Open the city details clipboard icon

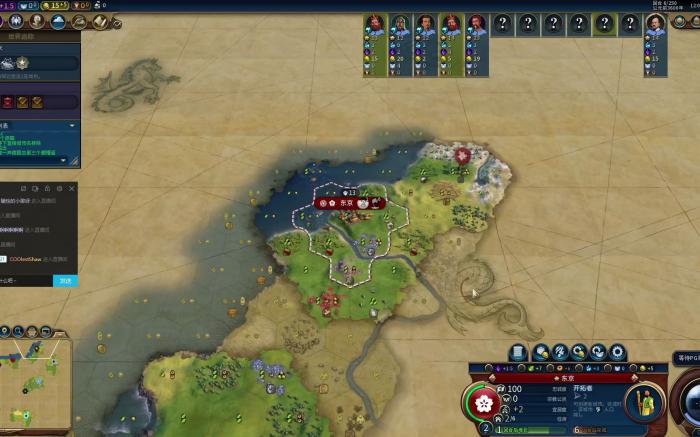[x=517, y=352]
